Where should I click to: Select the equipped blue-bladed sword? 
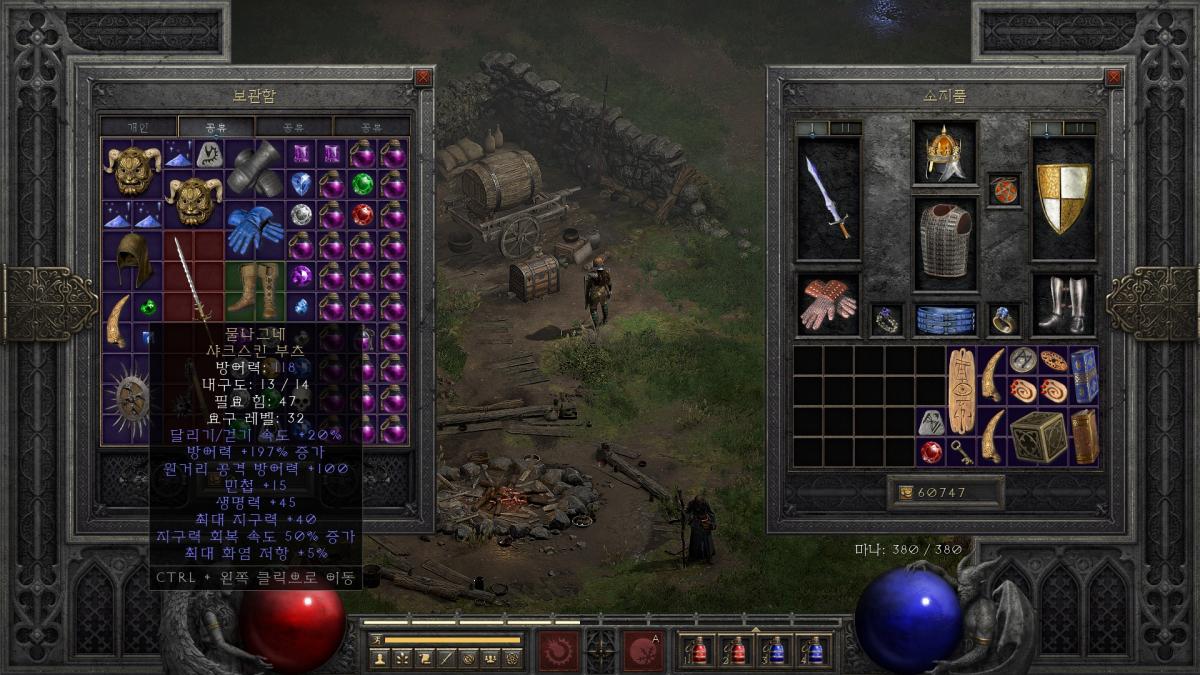tap(828, 198)
